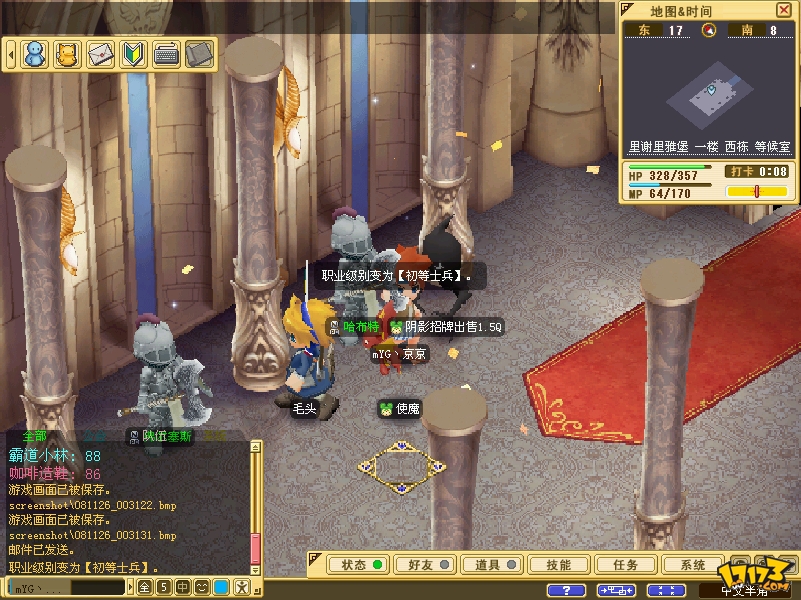Open the smiley emoticon chat button
Screen dimensions: 801x600
tap(202, 587)
